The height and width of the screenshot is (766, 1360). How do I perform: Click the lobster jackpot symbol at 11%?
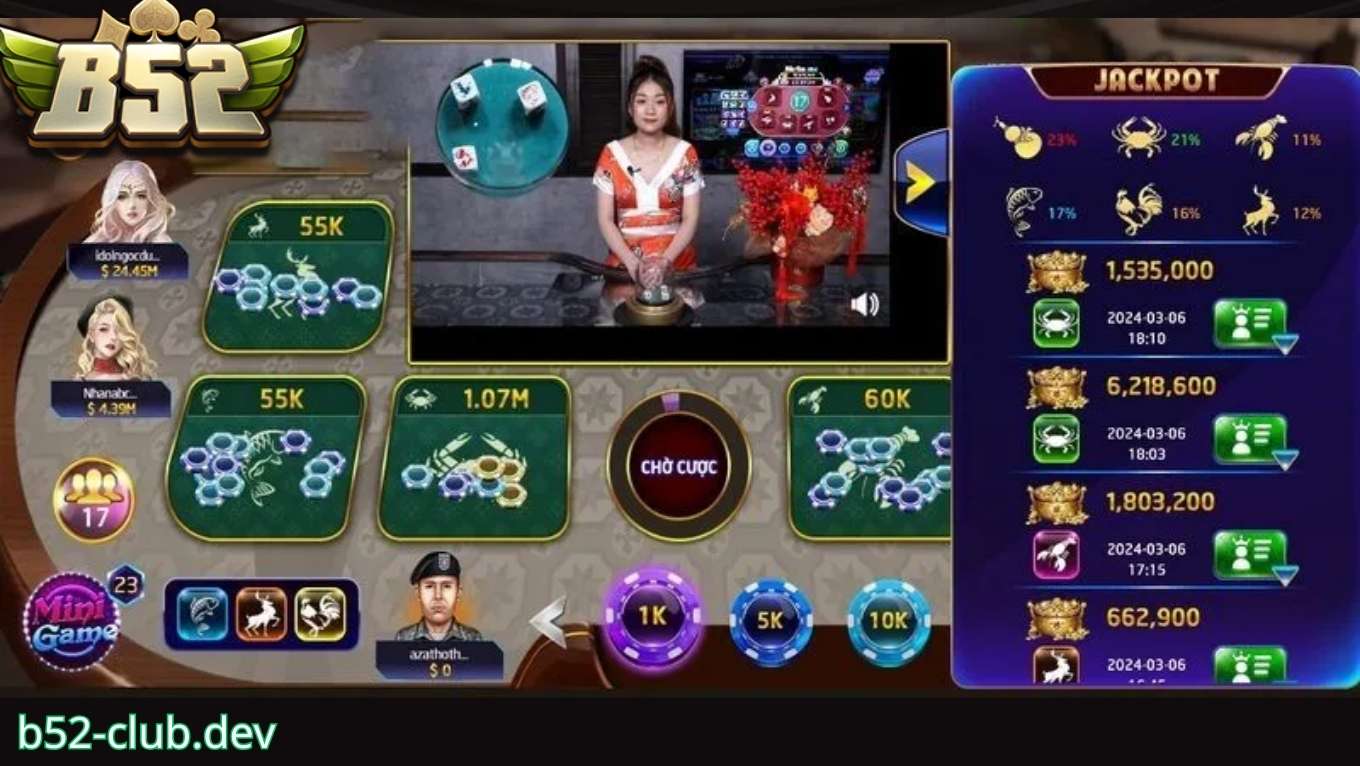[1262, 135]
